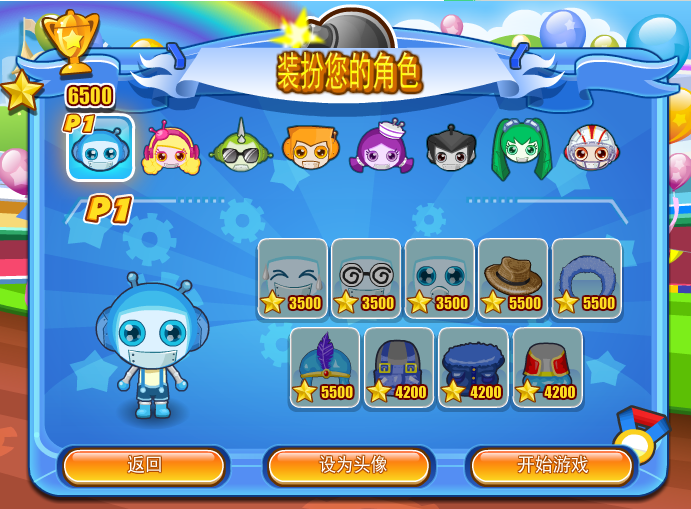Choose the big blue eyes face item

(x=440, y=278)
